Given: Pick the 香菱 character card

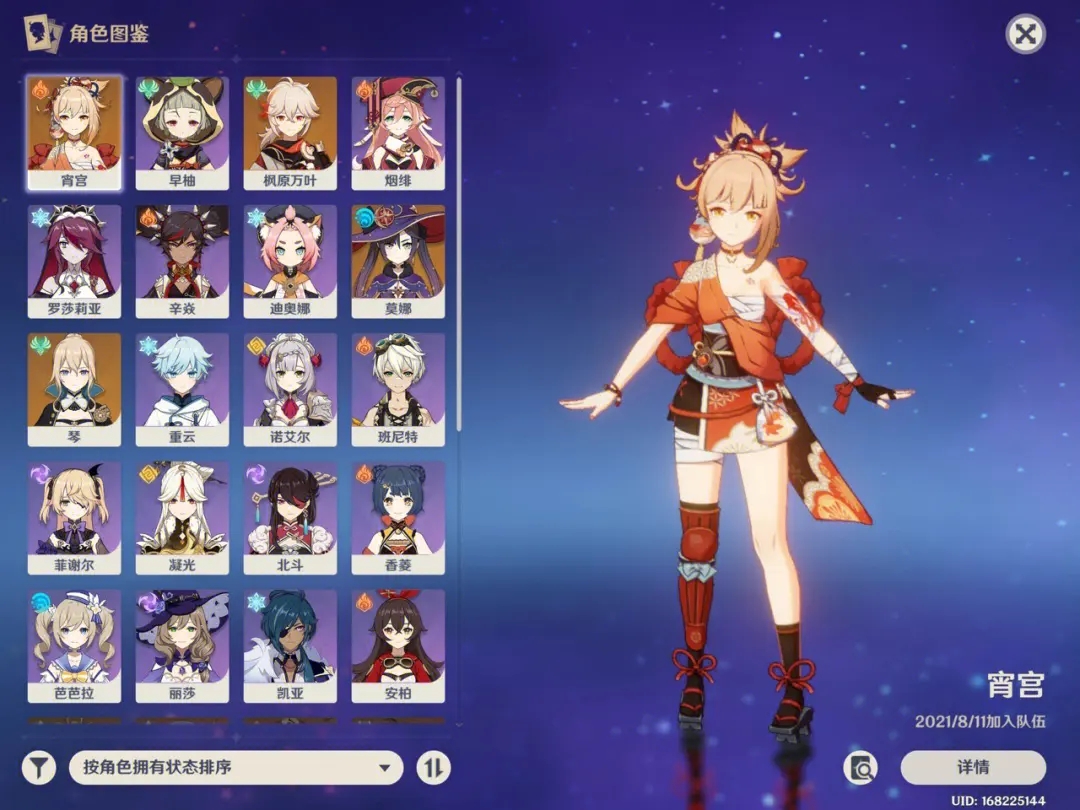Looking at the screenshot, I should point(398,517).
